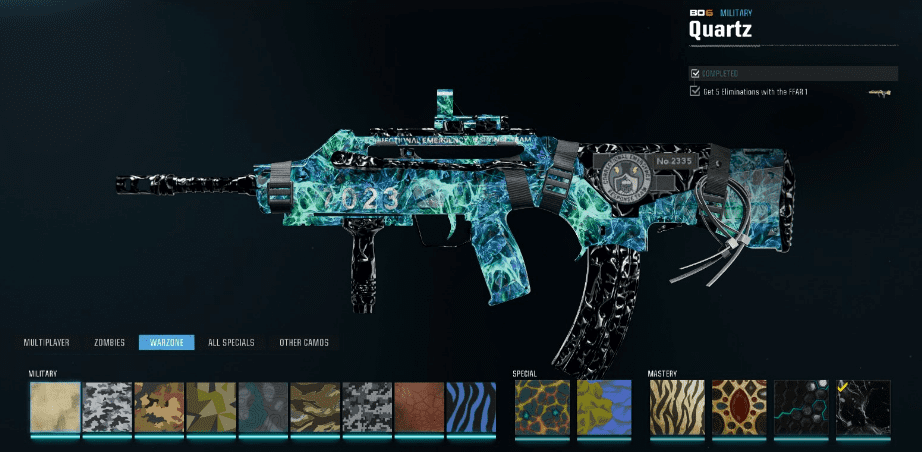Select the plain tan sand military camo
This screenshot has width=922, height=452.
pos(54,407)
